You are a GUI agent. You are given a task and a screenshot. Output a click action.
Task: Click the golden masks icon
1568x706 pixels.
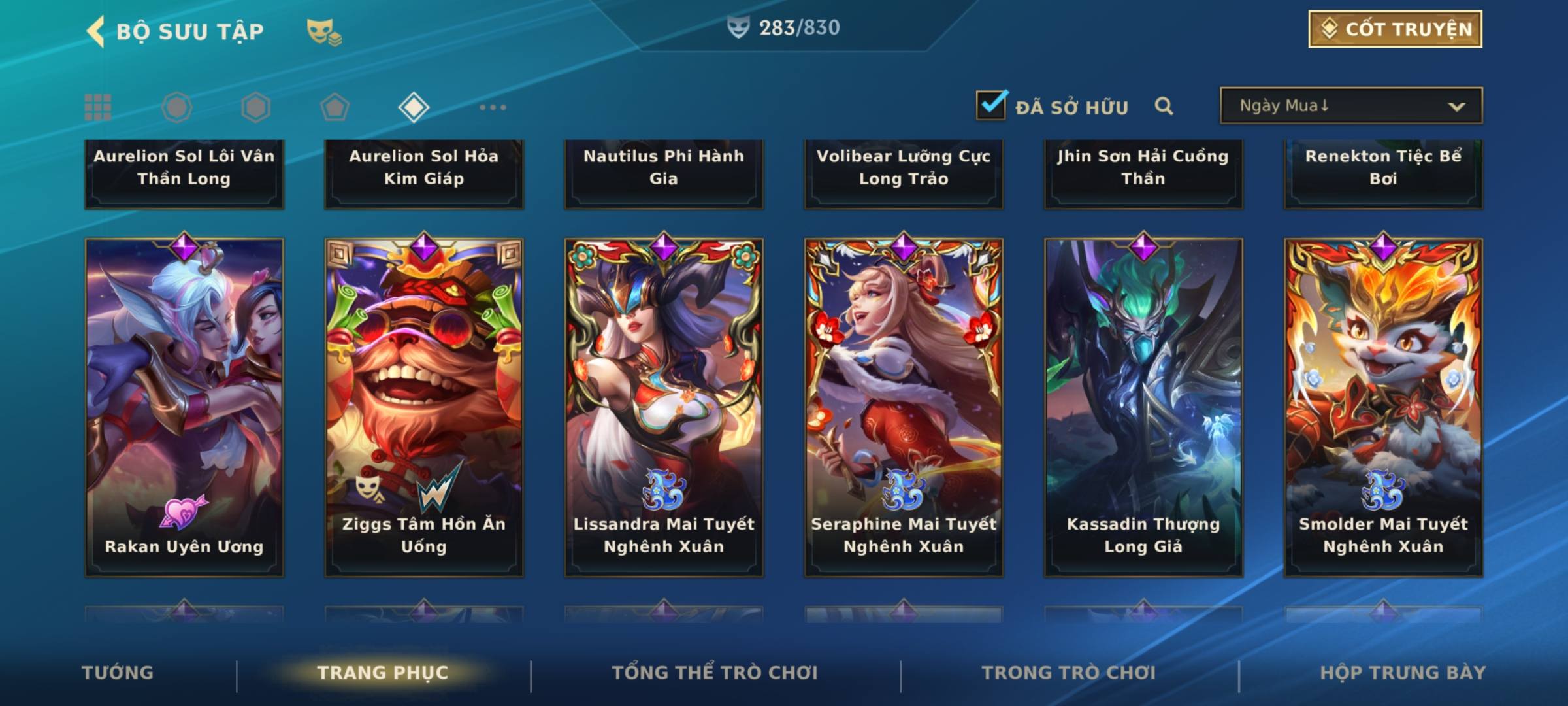click(x=324, y=31)
